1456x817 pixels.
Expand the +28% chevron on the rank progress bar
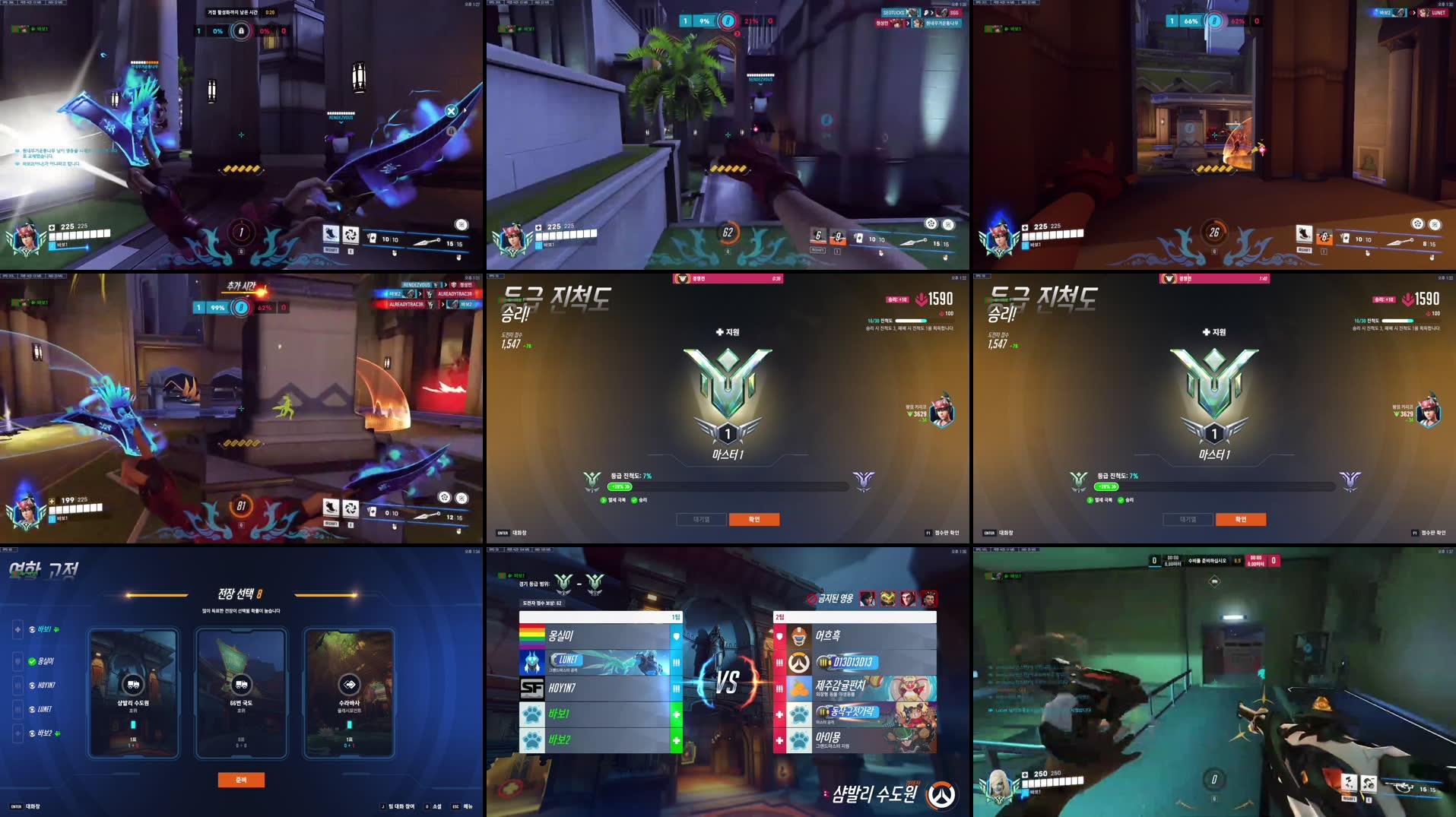(620, 486)
